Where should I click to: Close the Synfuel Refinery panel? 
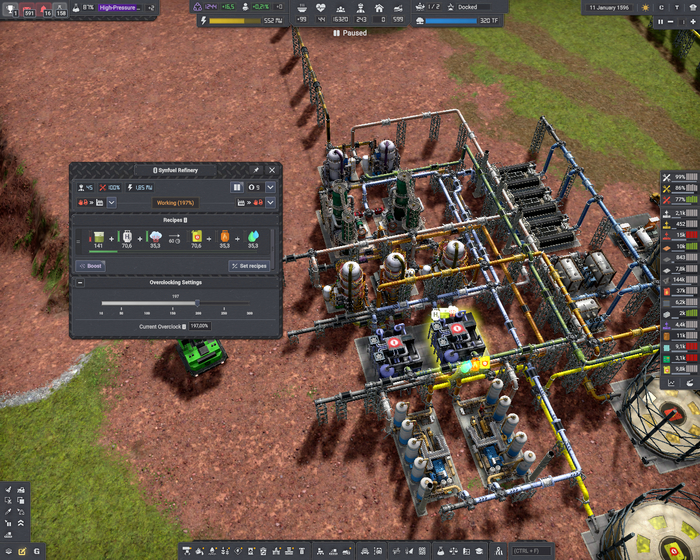coord(272,170)
